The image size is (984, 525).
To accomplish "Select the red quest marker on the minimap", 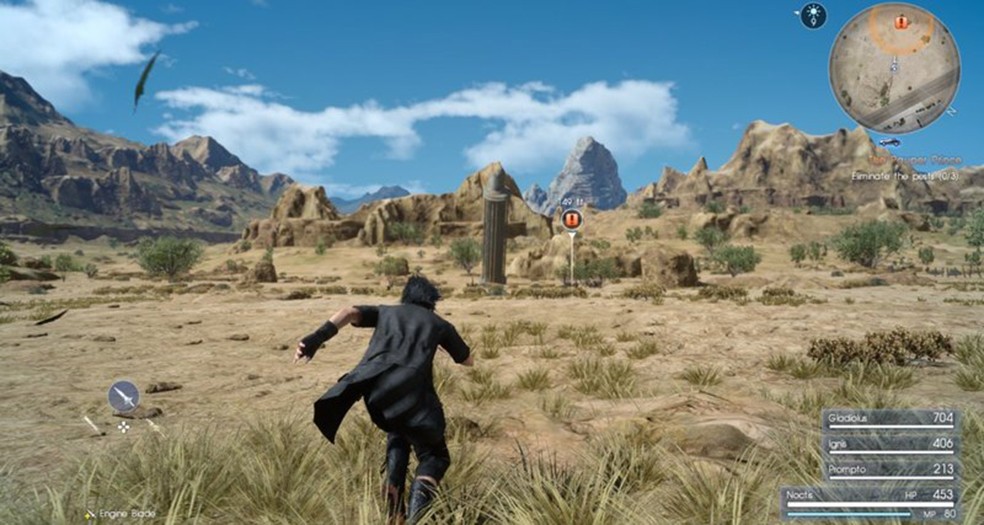I will click(x=901, y=22).
